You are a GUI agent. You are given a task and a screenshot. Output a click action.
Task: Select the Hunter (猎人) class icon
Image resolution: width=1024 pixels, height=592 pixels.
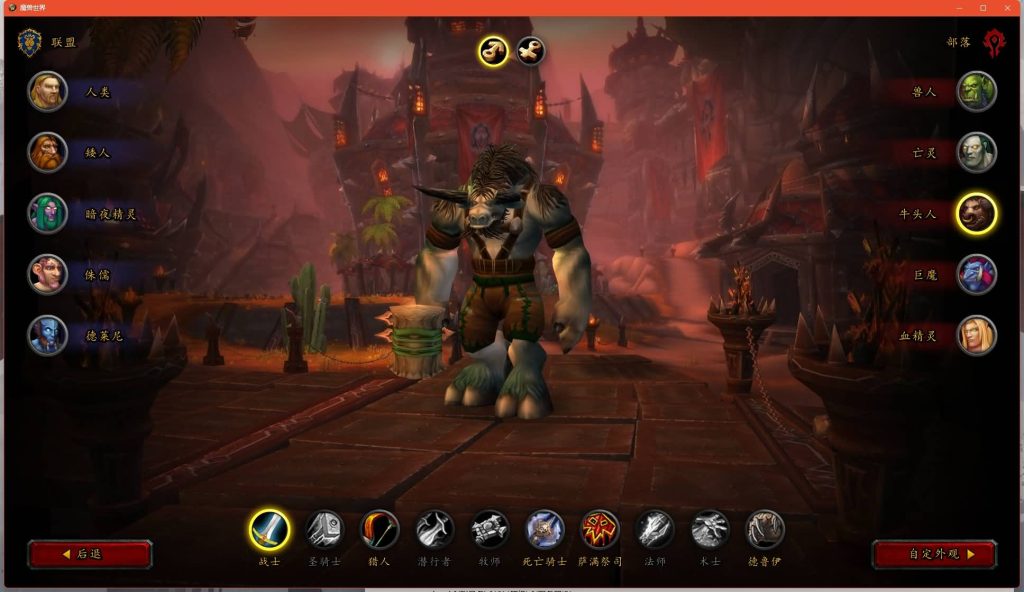point(379,529)
